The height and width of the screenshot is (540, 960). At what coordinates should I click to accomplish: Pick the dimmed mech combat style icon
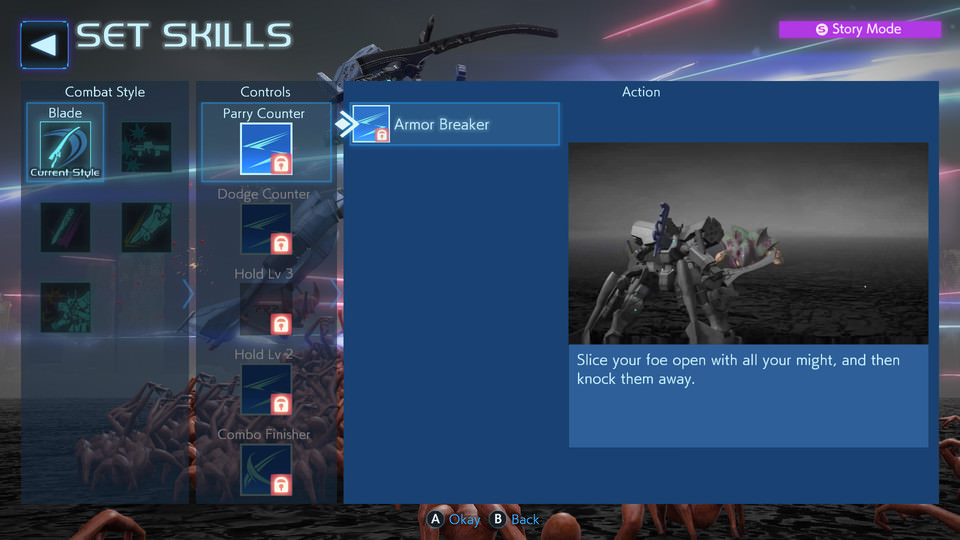(65, 307)
